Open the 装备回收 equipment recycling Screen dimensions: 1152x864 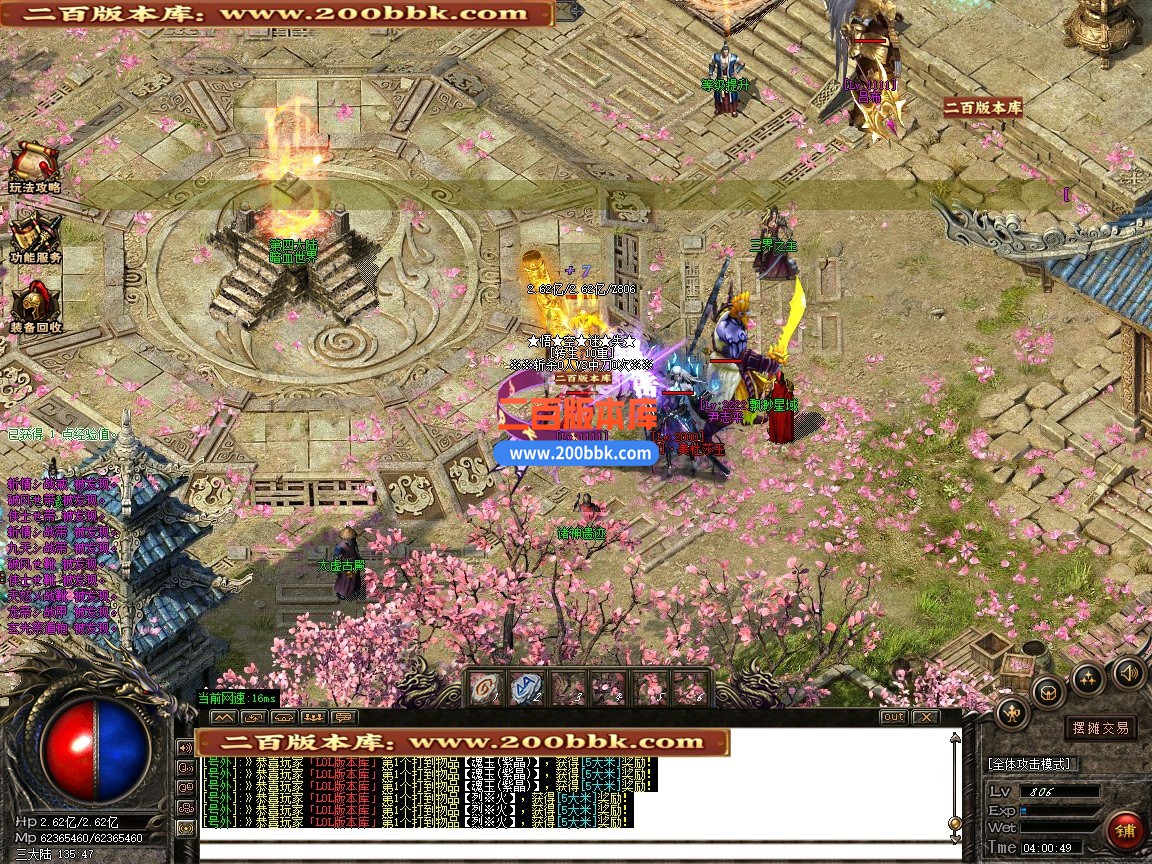point(35,307)
